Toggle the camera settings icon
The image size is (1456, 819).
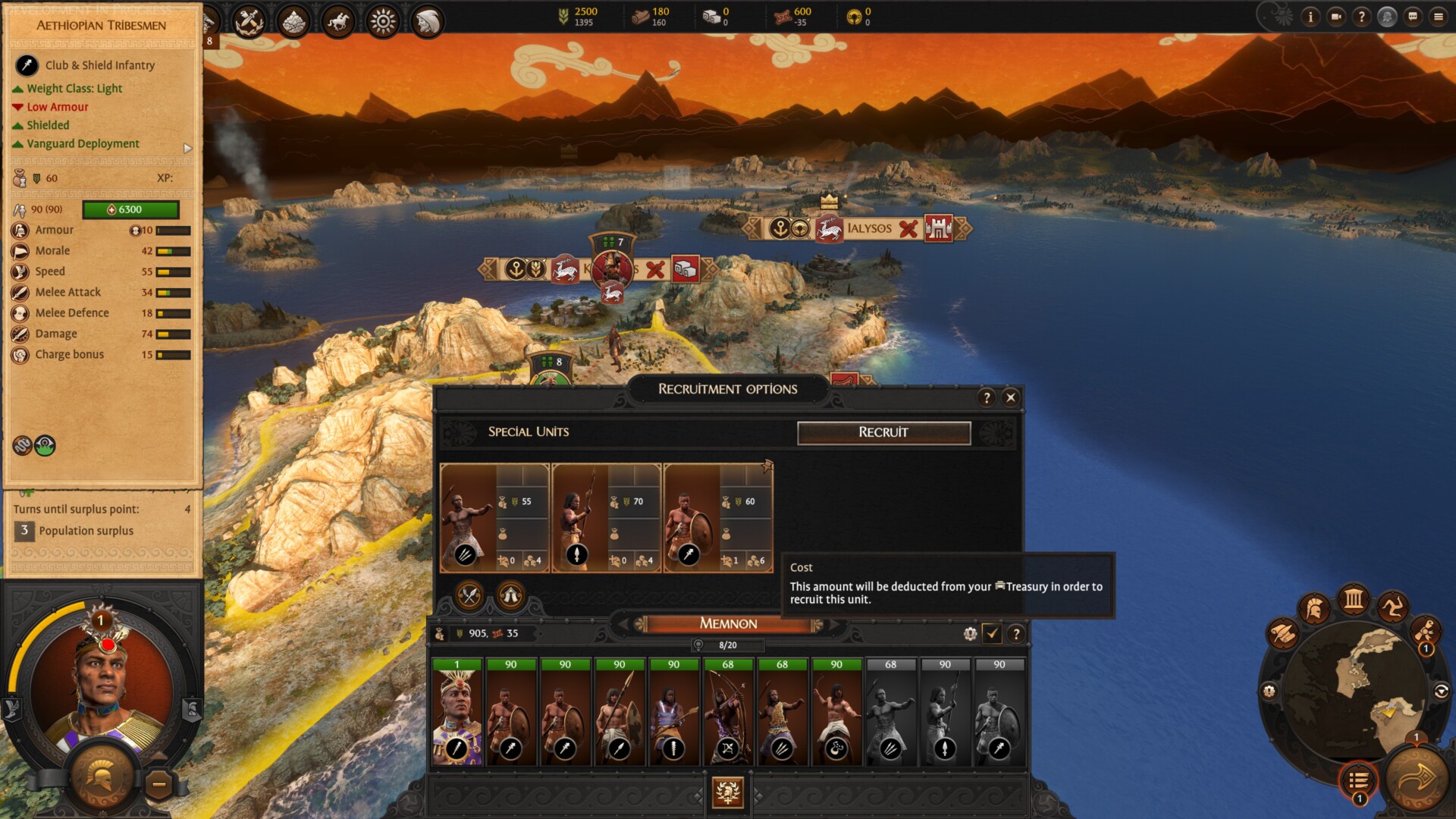pyautogui.click(x=1336, y=16)
